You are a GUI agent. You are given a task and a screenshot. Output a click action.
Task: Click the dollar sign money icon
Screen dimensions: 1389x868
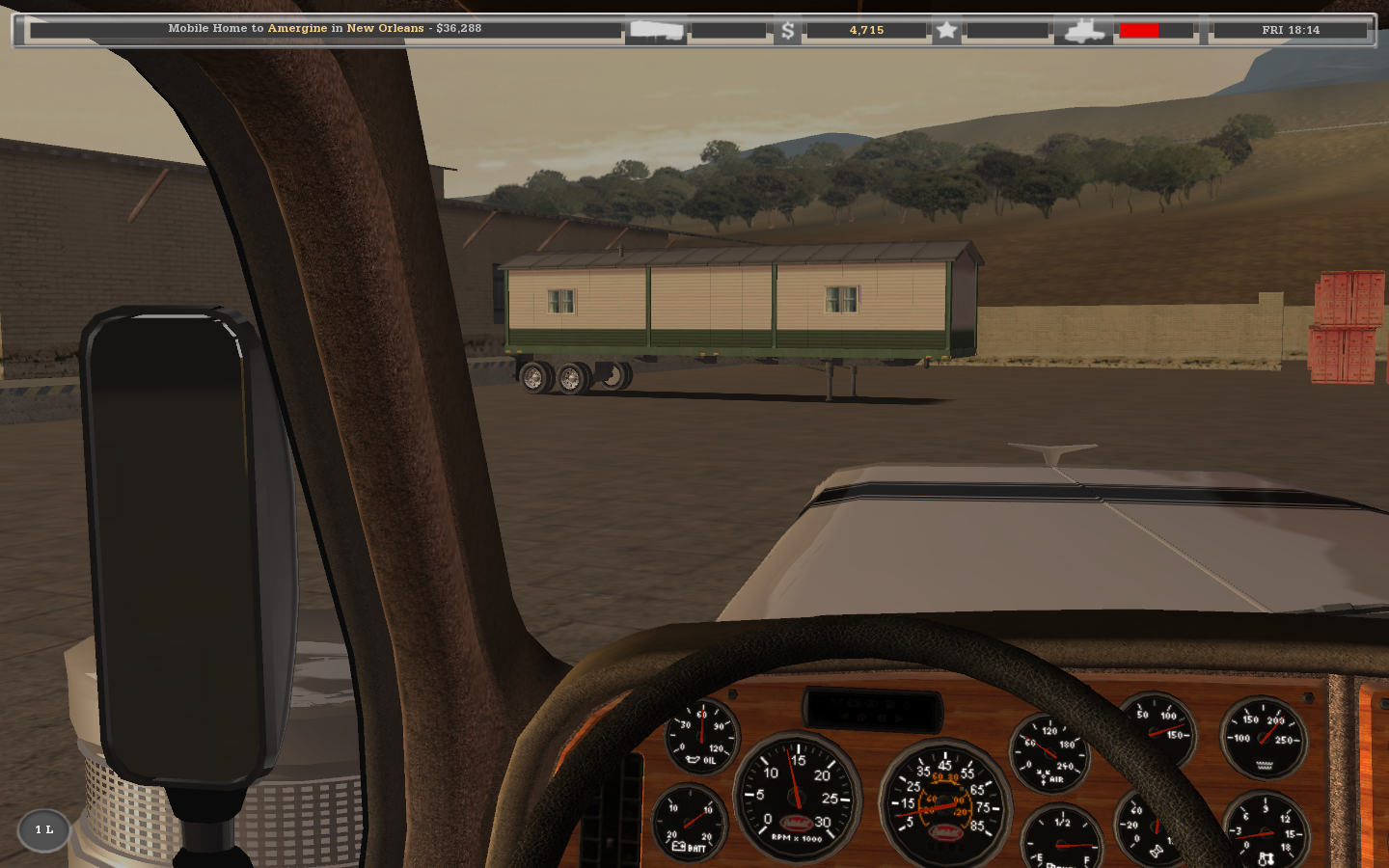tap(788, 31)
